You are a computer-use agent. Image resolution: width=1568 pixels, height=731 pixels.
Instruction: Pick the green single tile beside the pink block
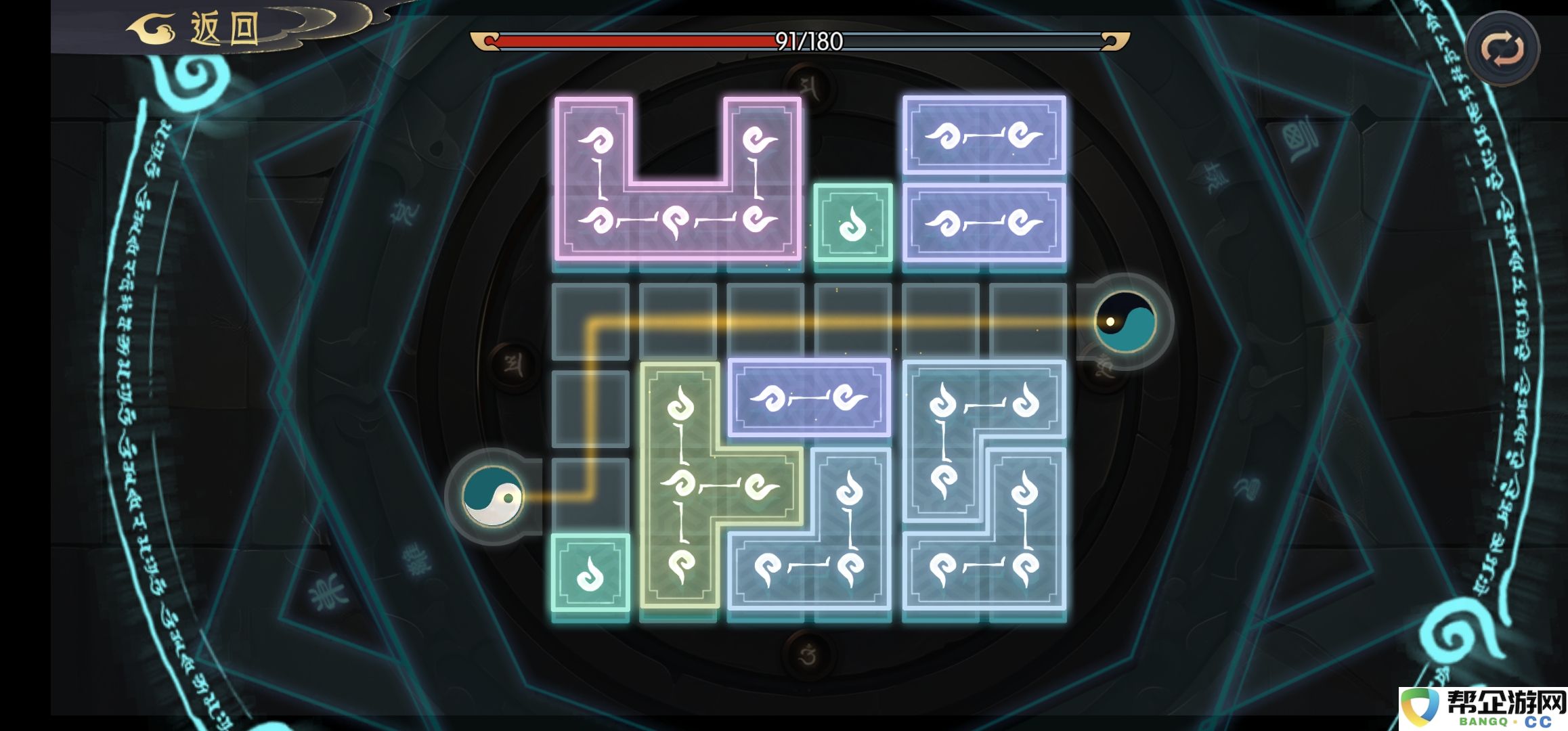pyautogui.click(x=852, y=222)
